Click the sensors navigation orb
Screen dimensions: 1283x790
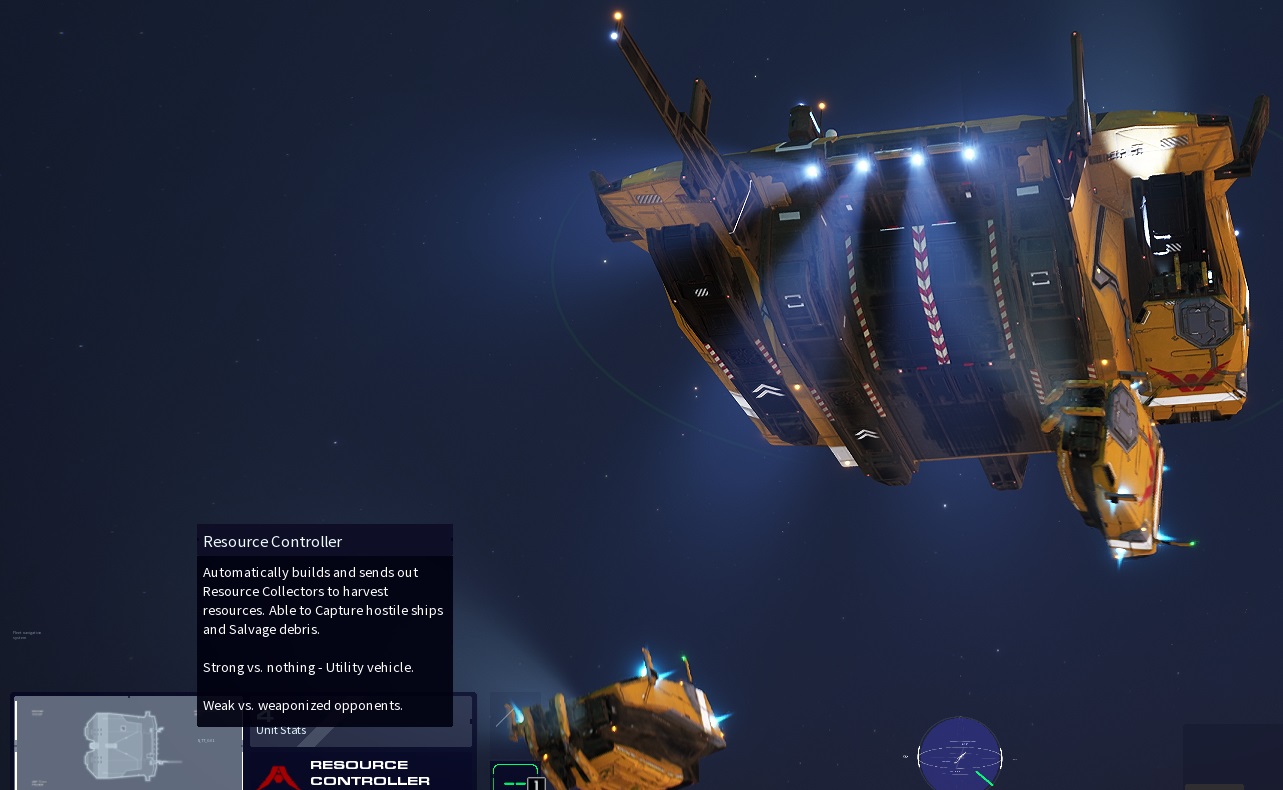click(x=960, y=756)
